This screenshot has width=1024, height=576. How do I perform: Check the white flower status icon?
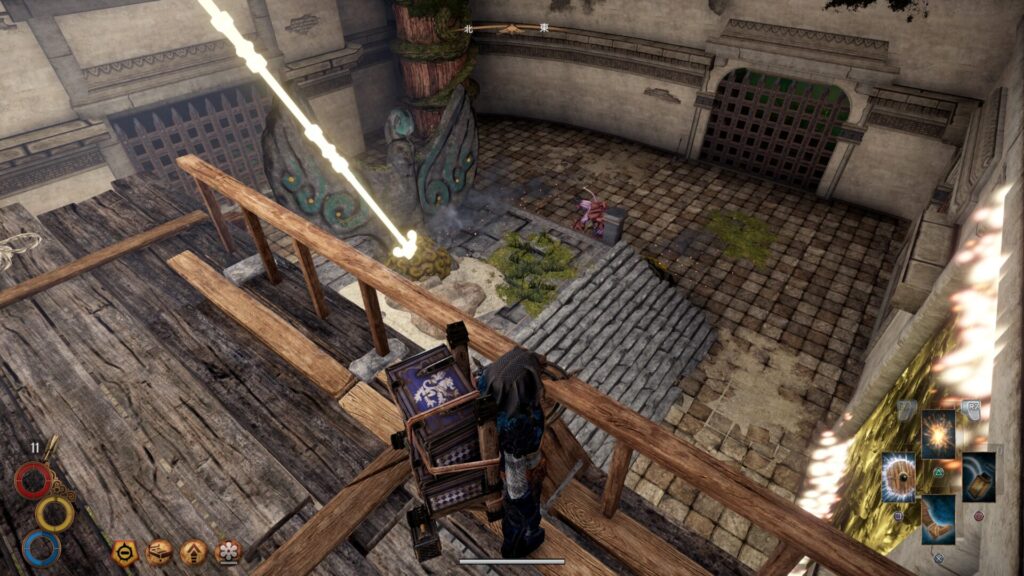[228, 552]
